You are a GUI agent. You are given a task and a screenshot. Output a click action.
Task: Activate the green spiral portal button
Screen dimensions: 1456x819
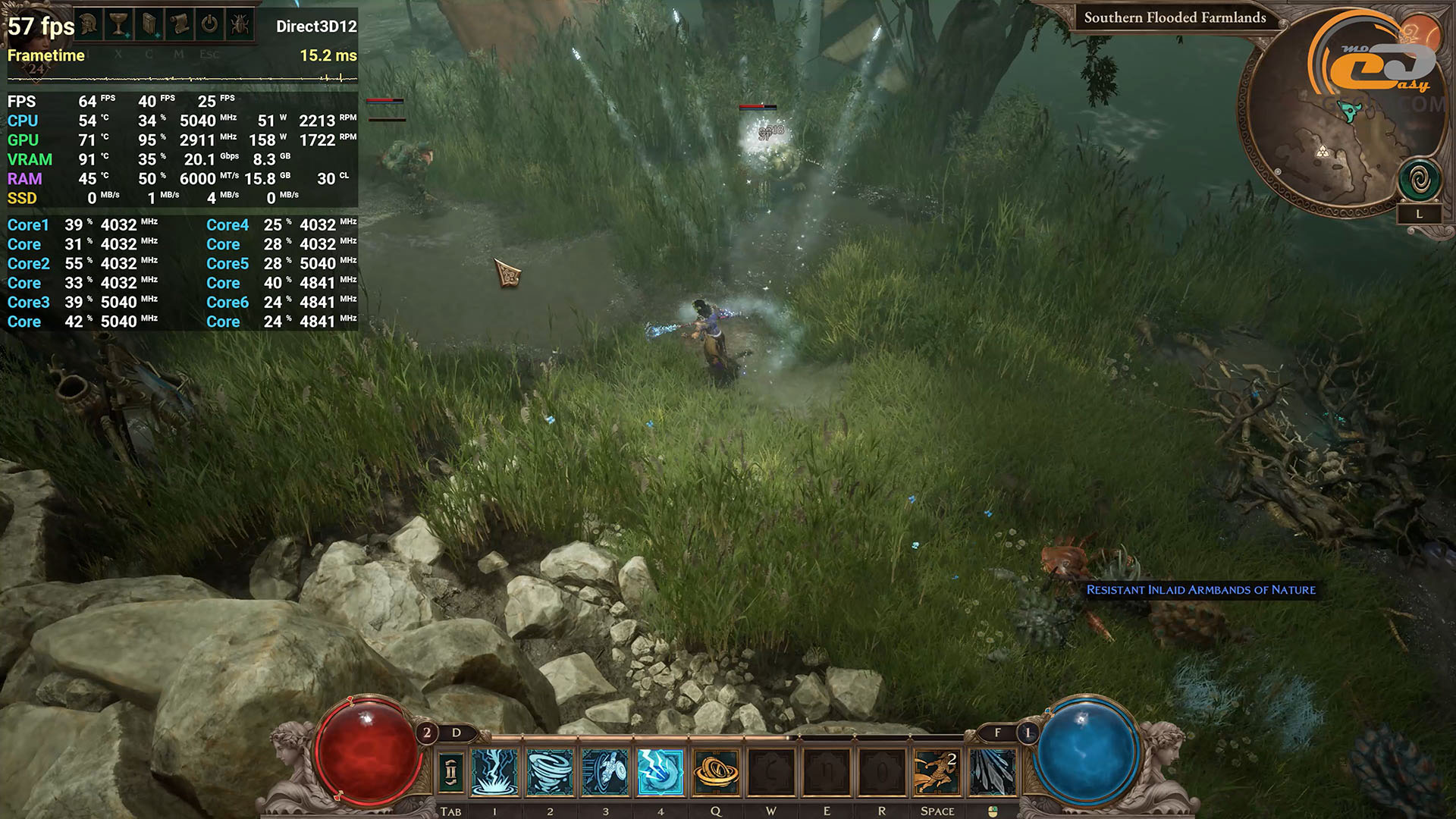tap(1419, 180)
